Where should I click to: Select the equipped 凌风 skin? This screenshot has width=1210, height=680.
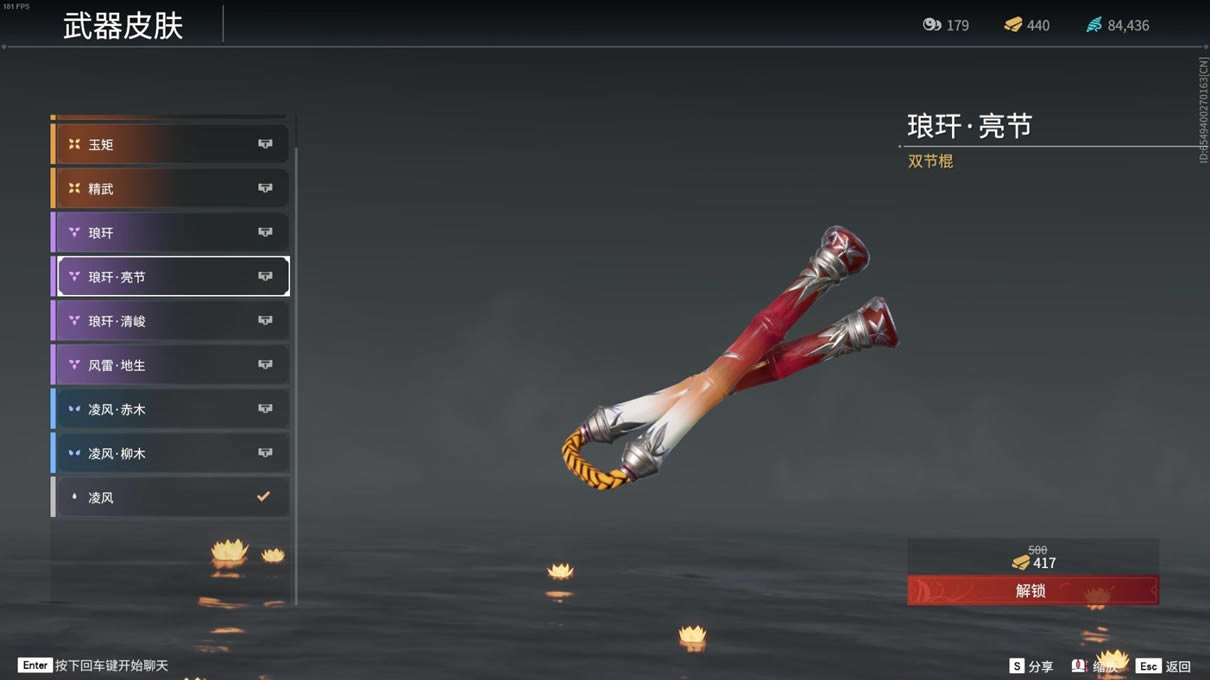pyautogui.click(x=171, y=497)
